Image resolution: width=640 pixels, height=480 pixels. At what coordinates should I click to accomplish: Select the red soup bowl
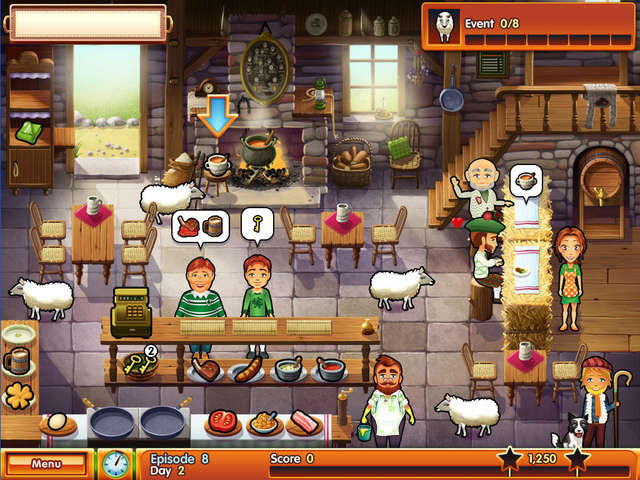click(x=330, y=369)
